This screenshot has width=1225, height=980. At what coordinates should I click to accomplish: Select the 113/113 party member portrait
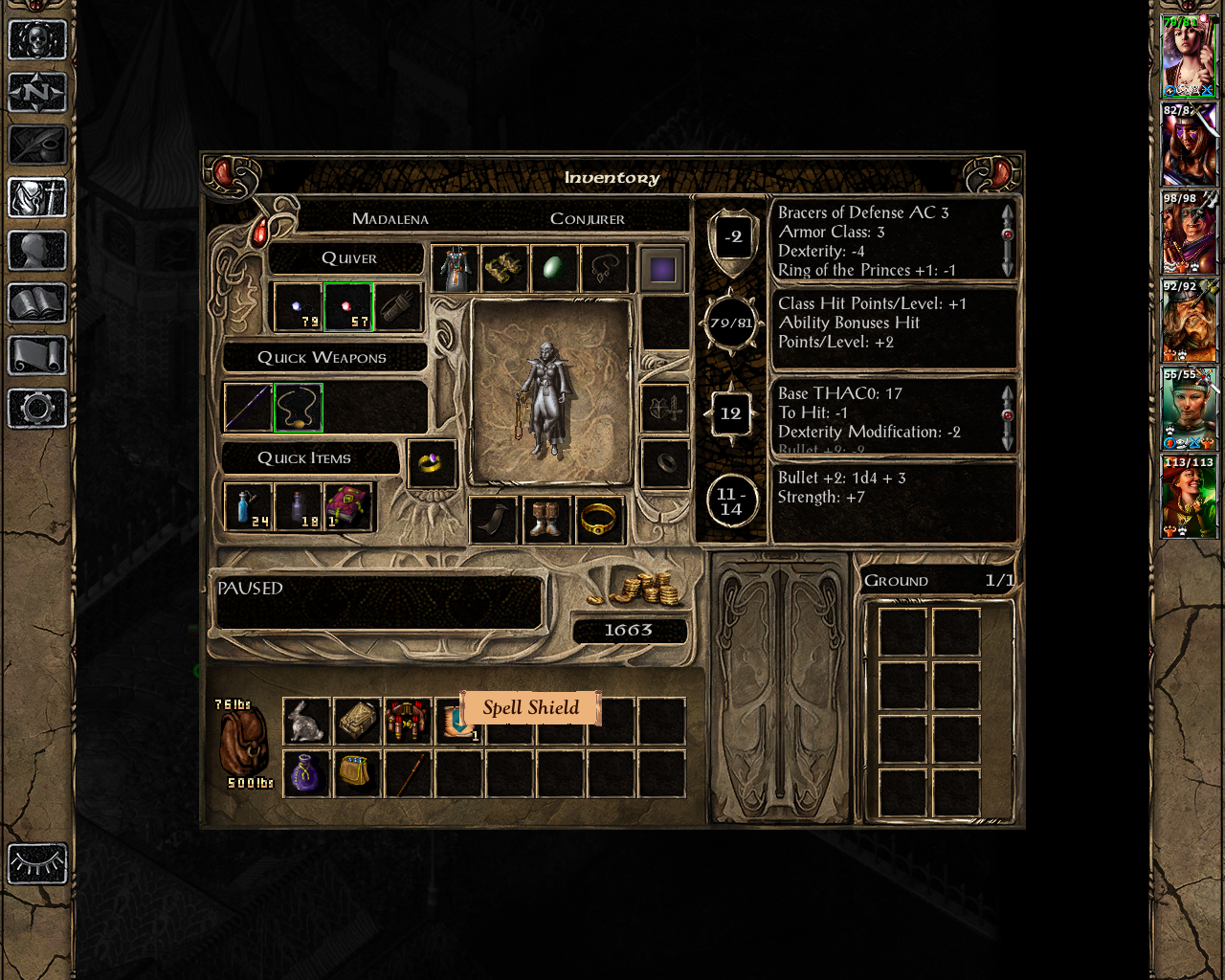click(1189, 497)
